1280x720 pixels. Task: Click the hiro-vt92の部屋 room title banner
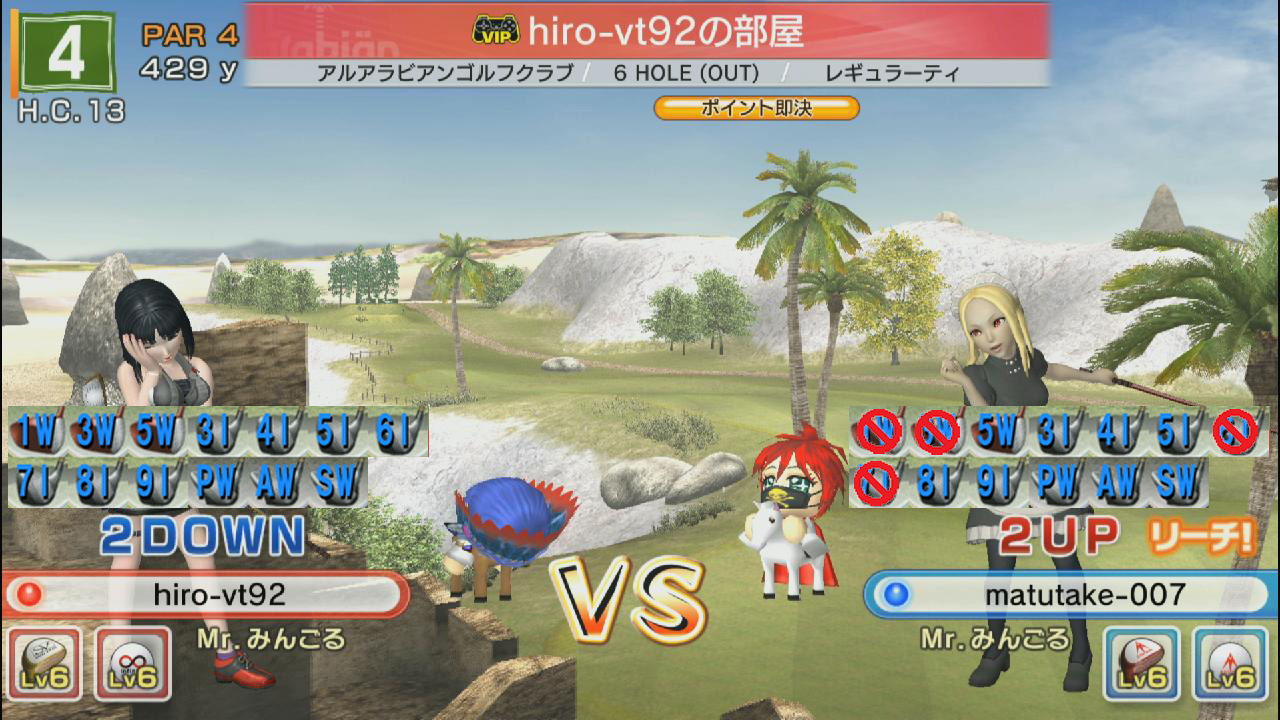point(647,31)
